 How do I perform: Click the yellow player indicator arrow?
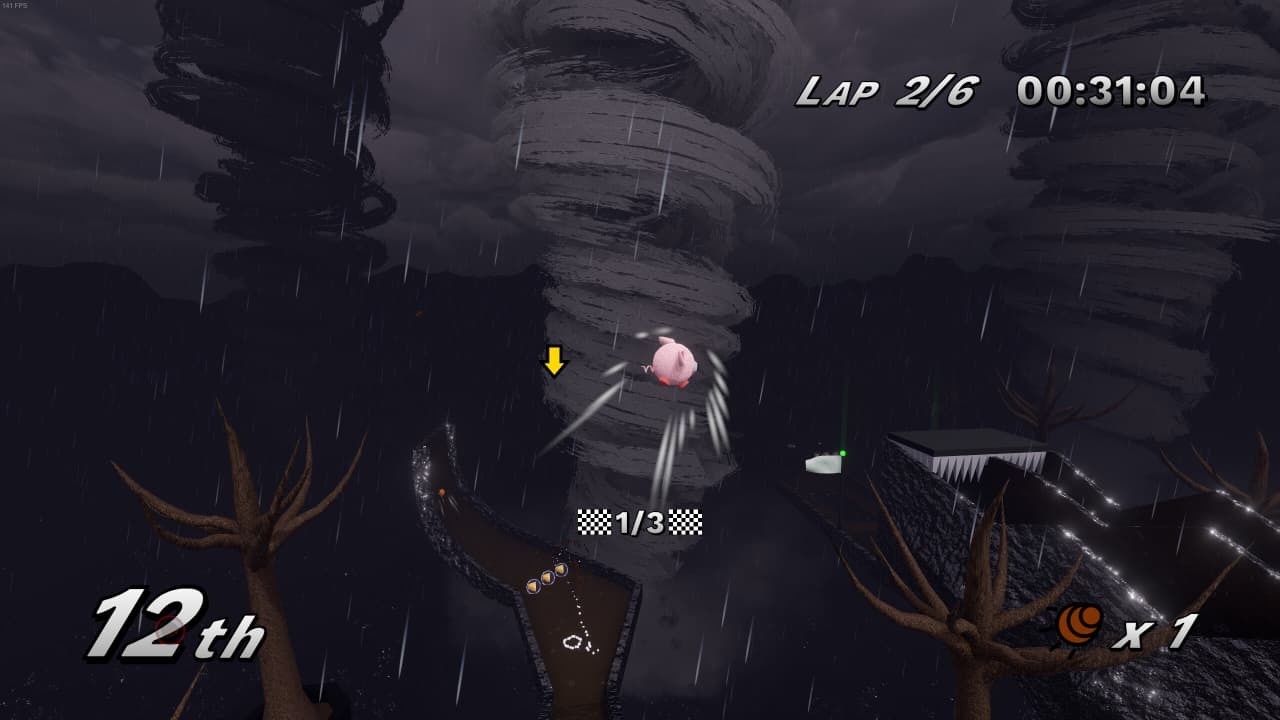[555, 362]
